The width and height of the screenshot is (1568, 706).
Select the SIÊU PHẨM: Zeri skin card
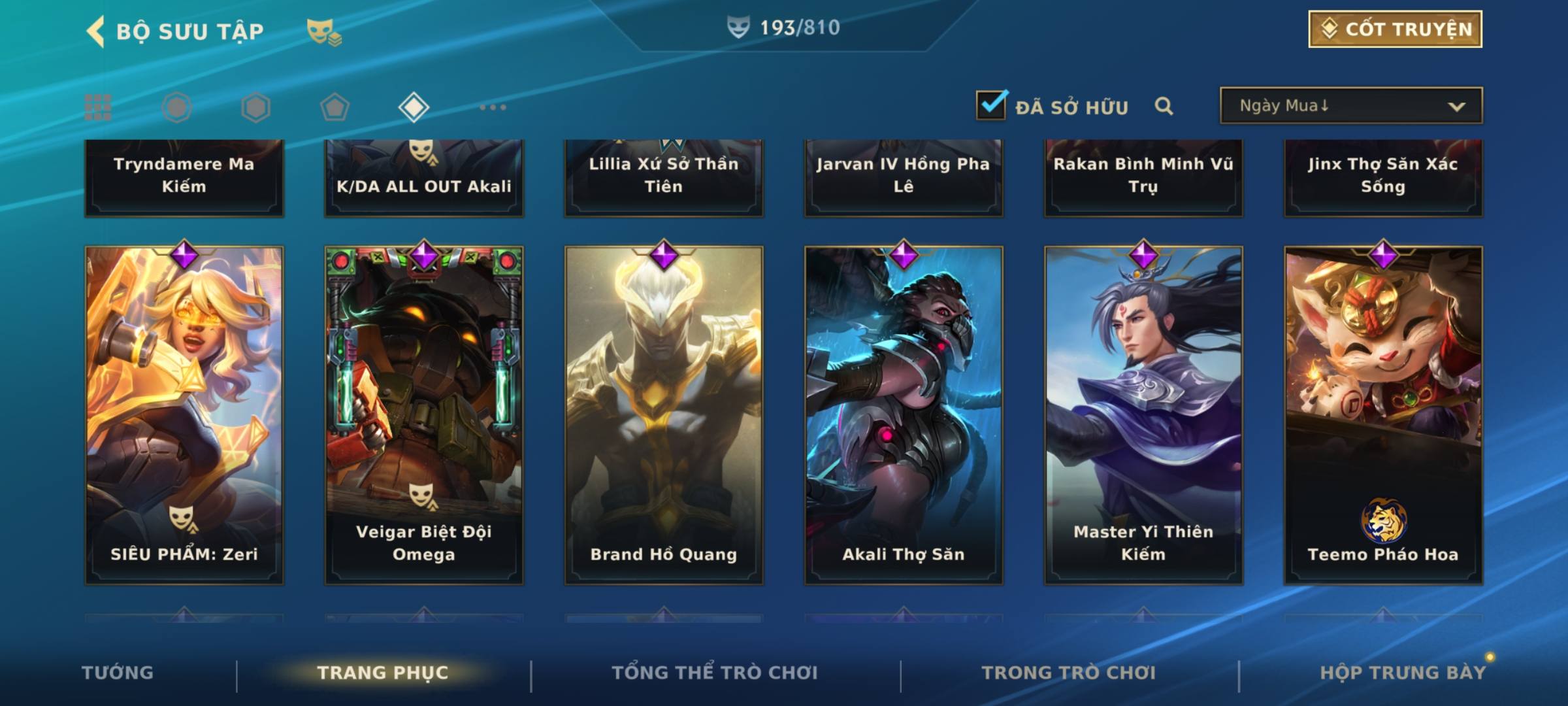[x=184, y=415]
